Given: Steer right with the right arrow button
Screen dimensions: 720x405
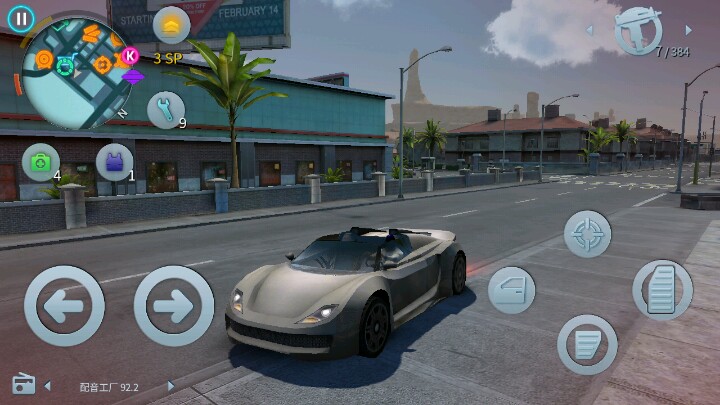Looking at the screenshot, I should point(174,306).
